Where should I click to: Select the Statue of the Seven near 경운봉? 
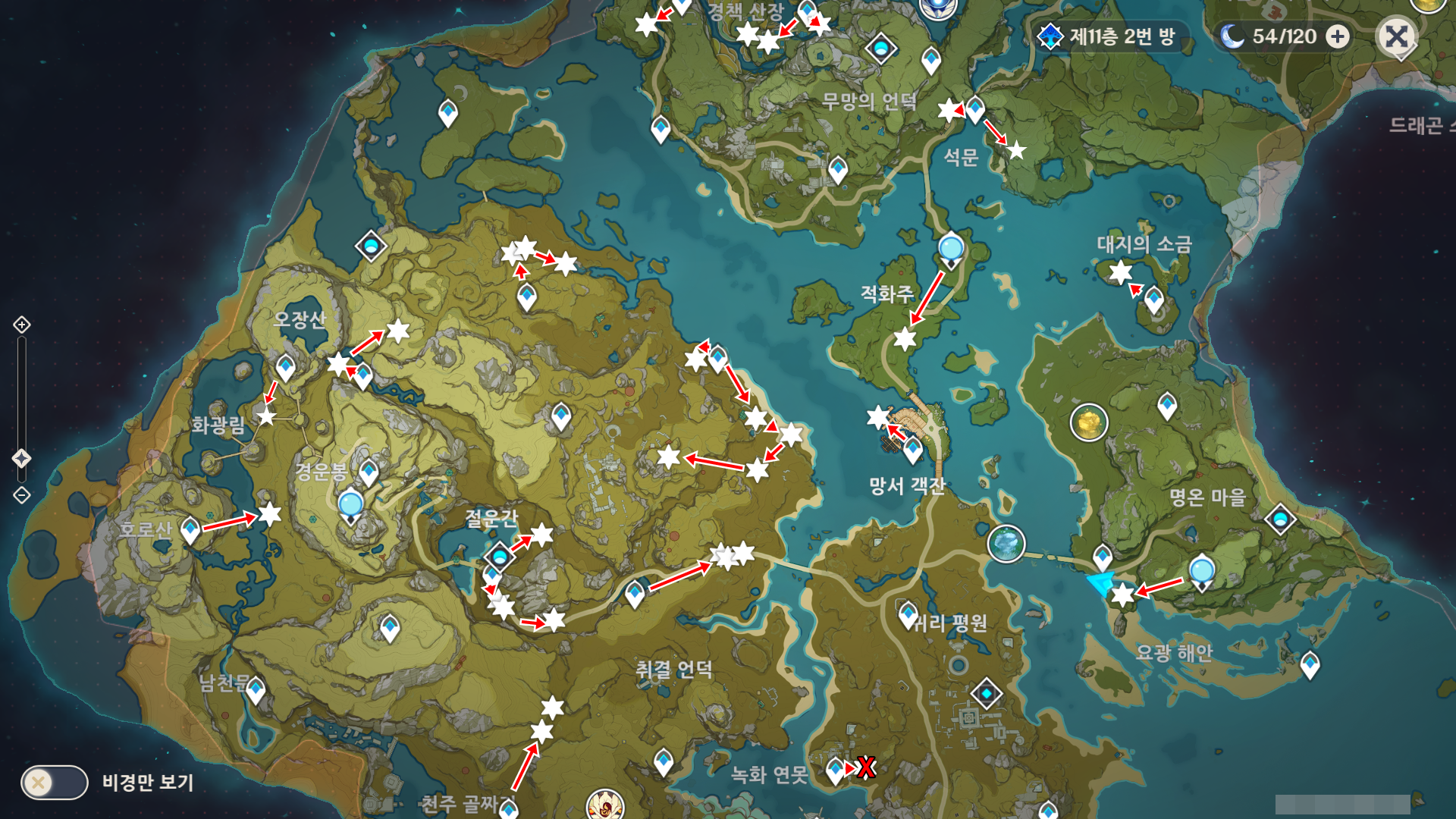tap(350, 505)
